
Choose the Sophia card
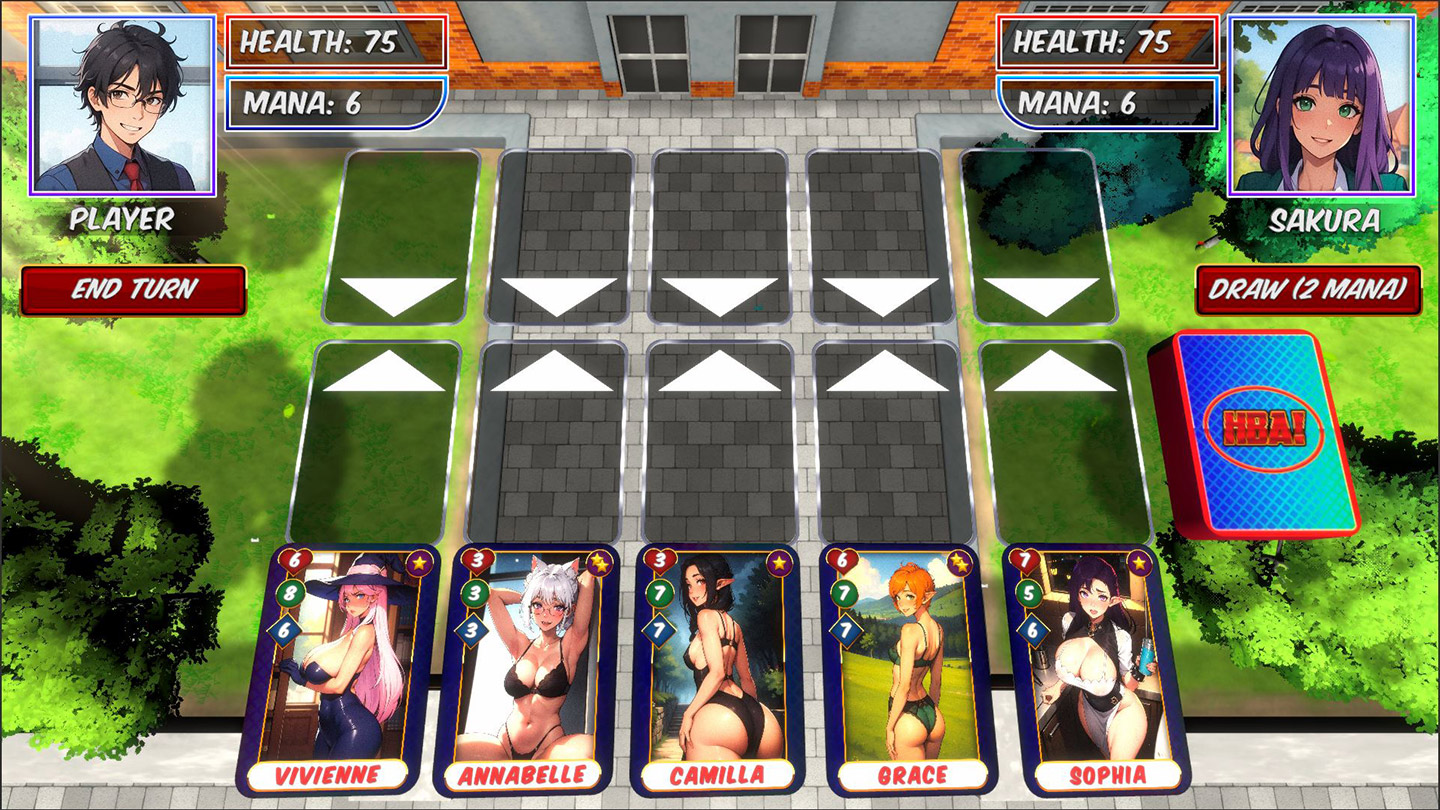[1098, 670]
